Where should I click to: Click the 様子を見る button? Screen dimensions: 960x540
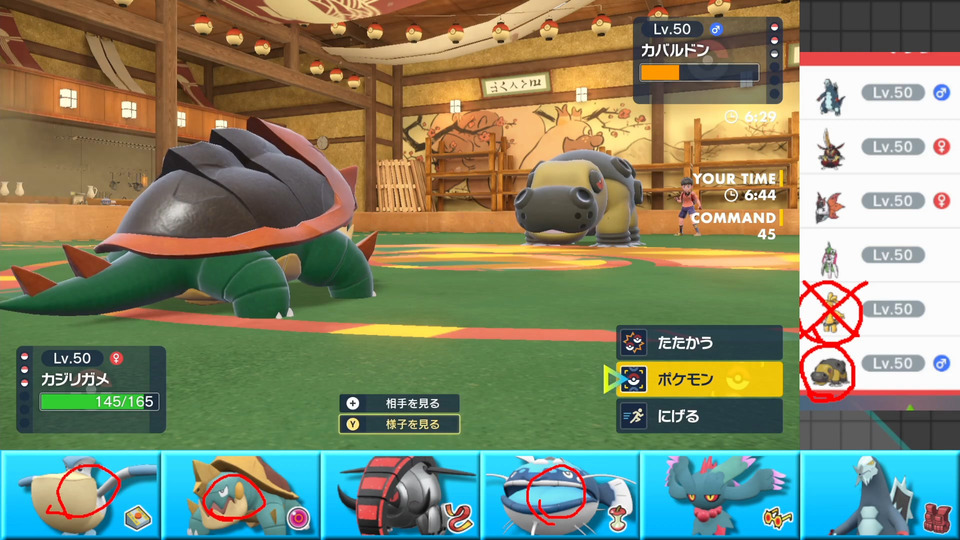pos(400,424)
